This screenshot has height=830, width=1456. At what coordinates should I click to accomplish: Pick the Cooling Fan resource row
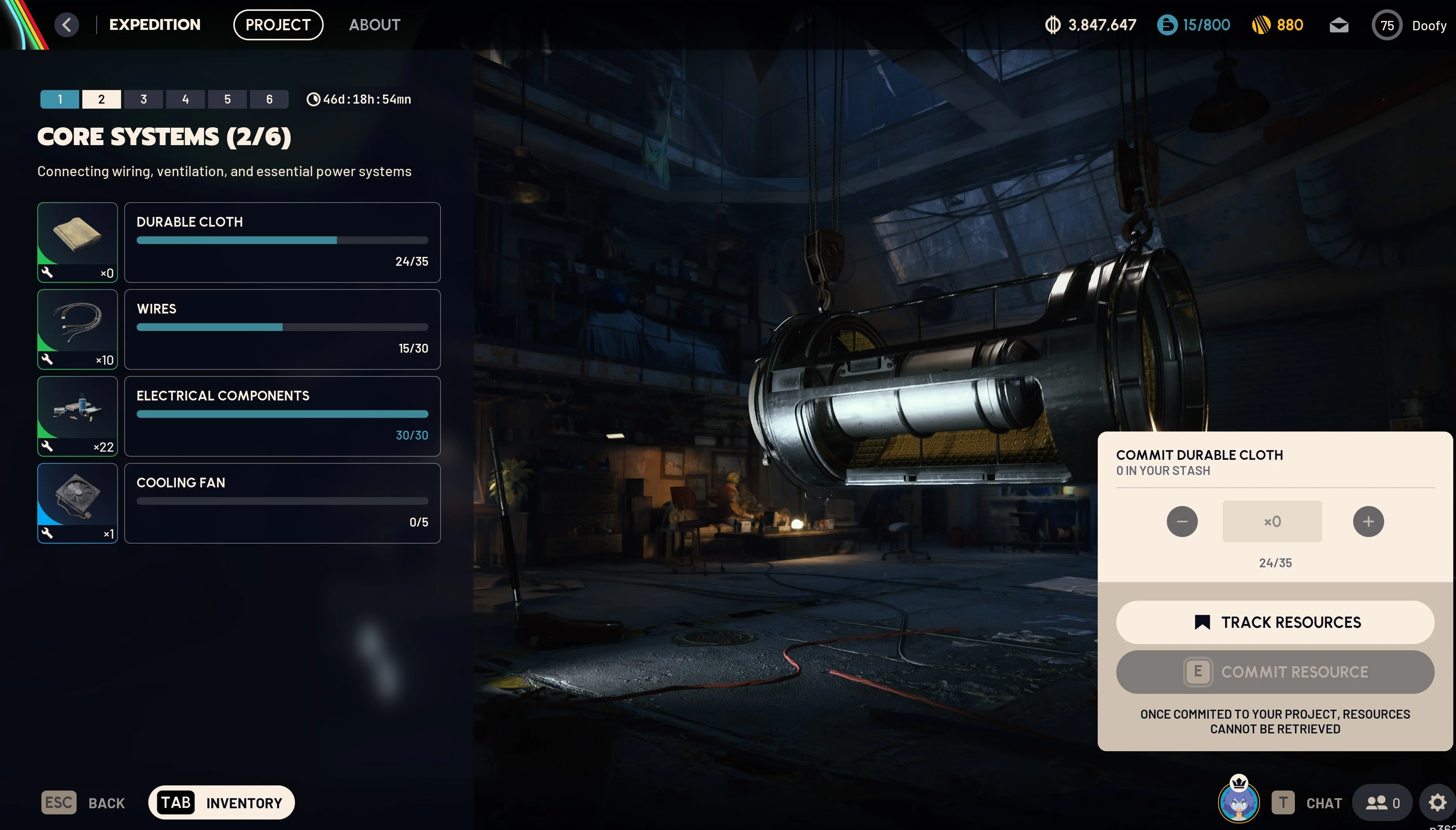tap(282, 503)
